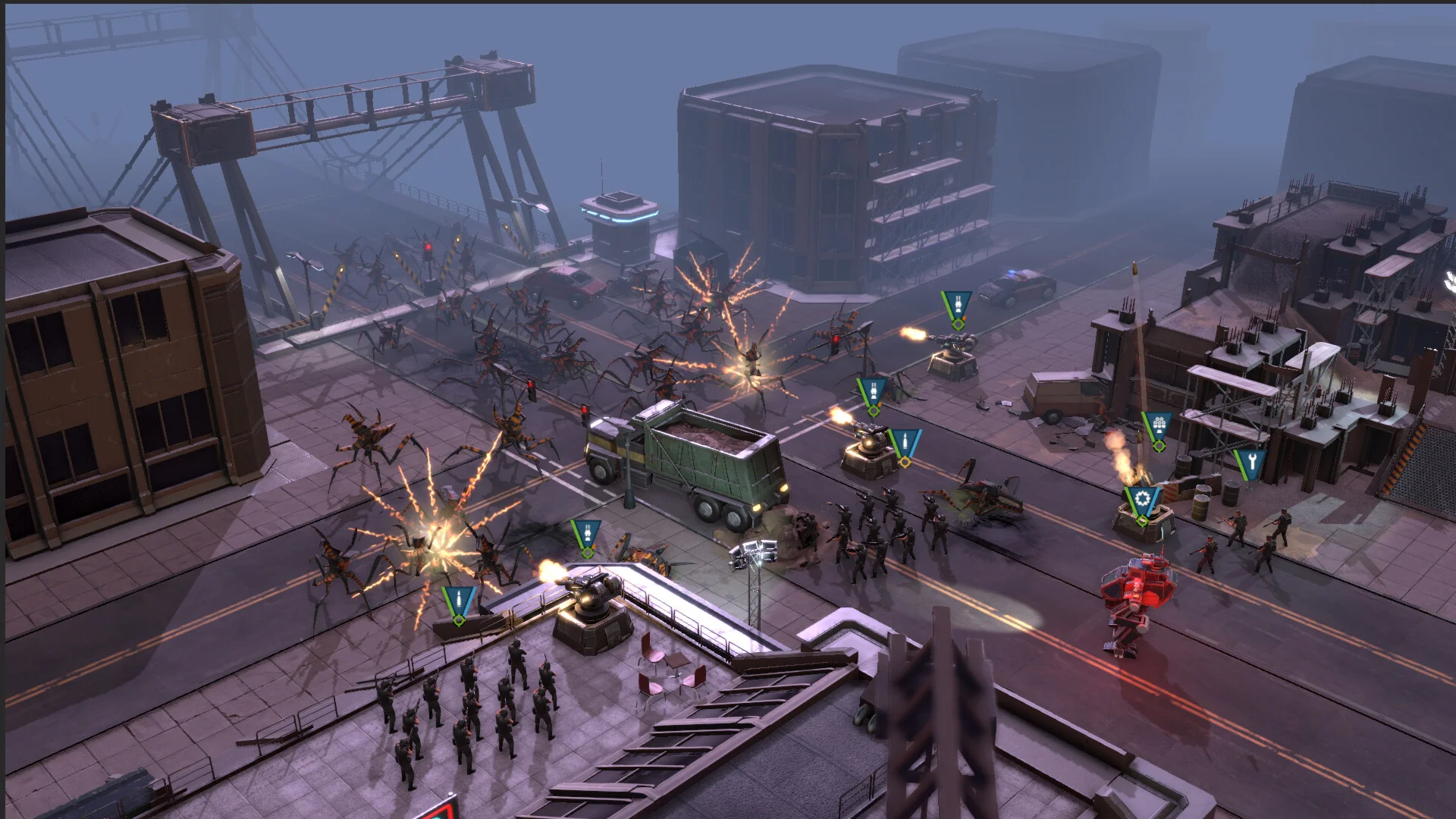Select the gear icon turret marker

pos(1142,501)
